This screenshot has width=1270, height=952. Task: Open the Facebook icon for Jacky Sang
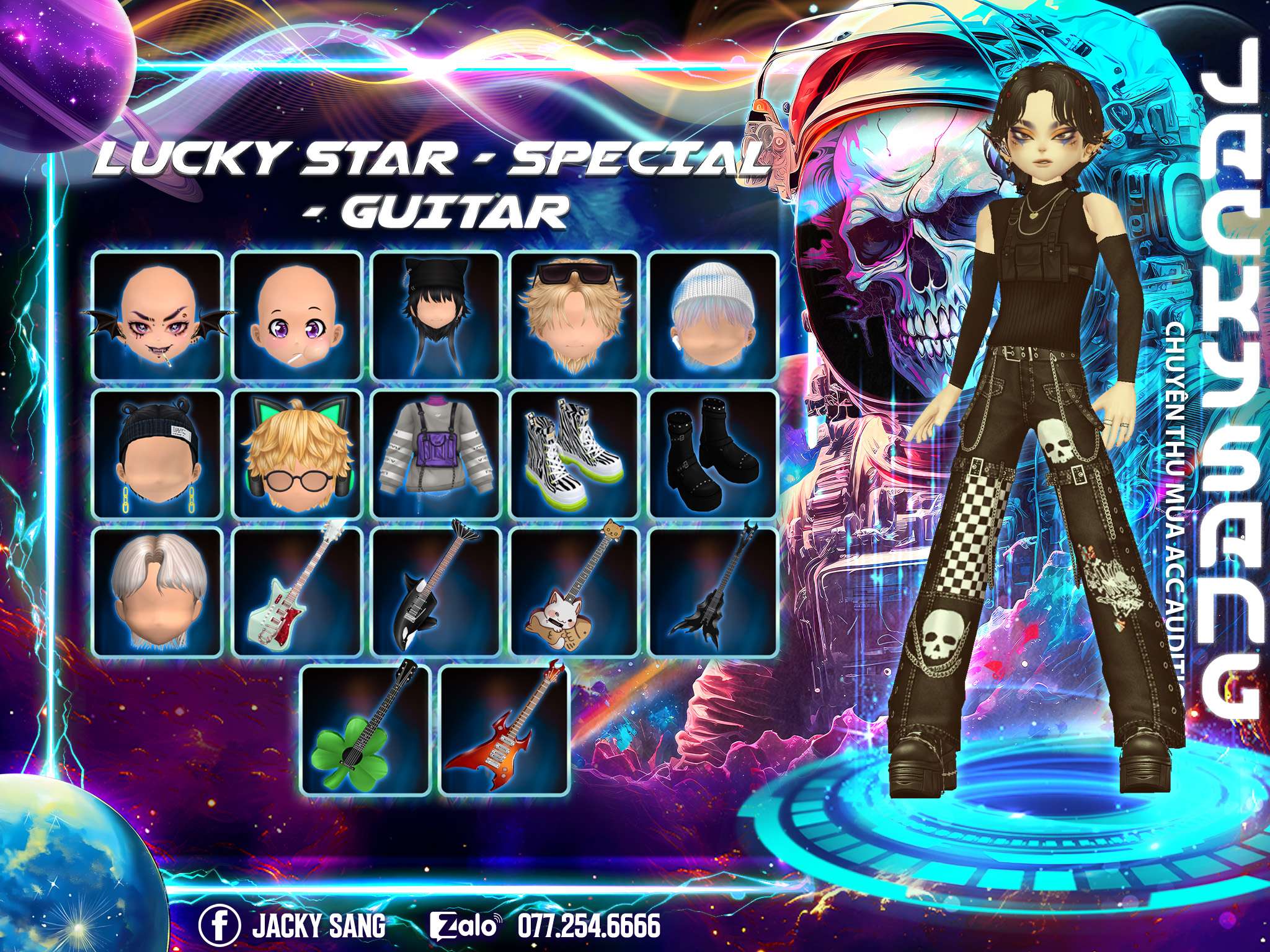(x=220, y=927)
